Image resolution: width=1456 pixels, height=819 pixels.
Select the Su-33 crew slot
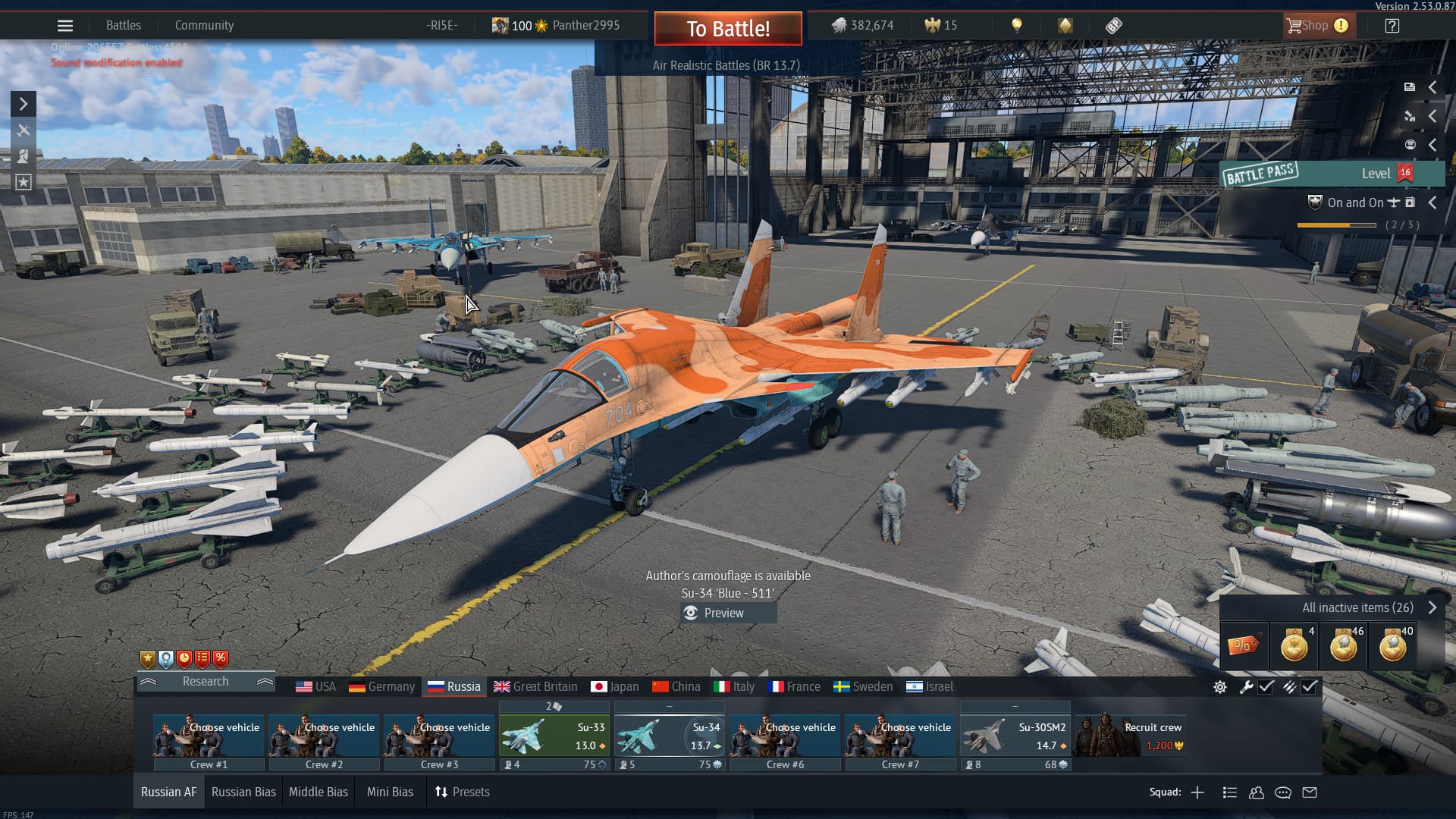tap(554, 737)
